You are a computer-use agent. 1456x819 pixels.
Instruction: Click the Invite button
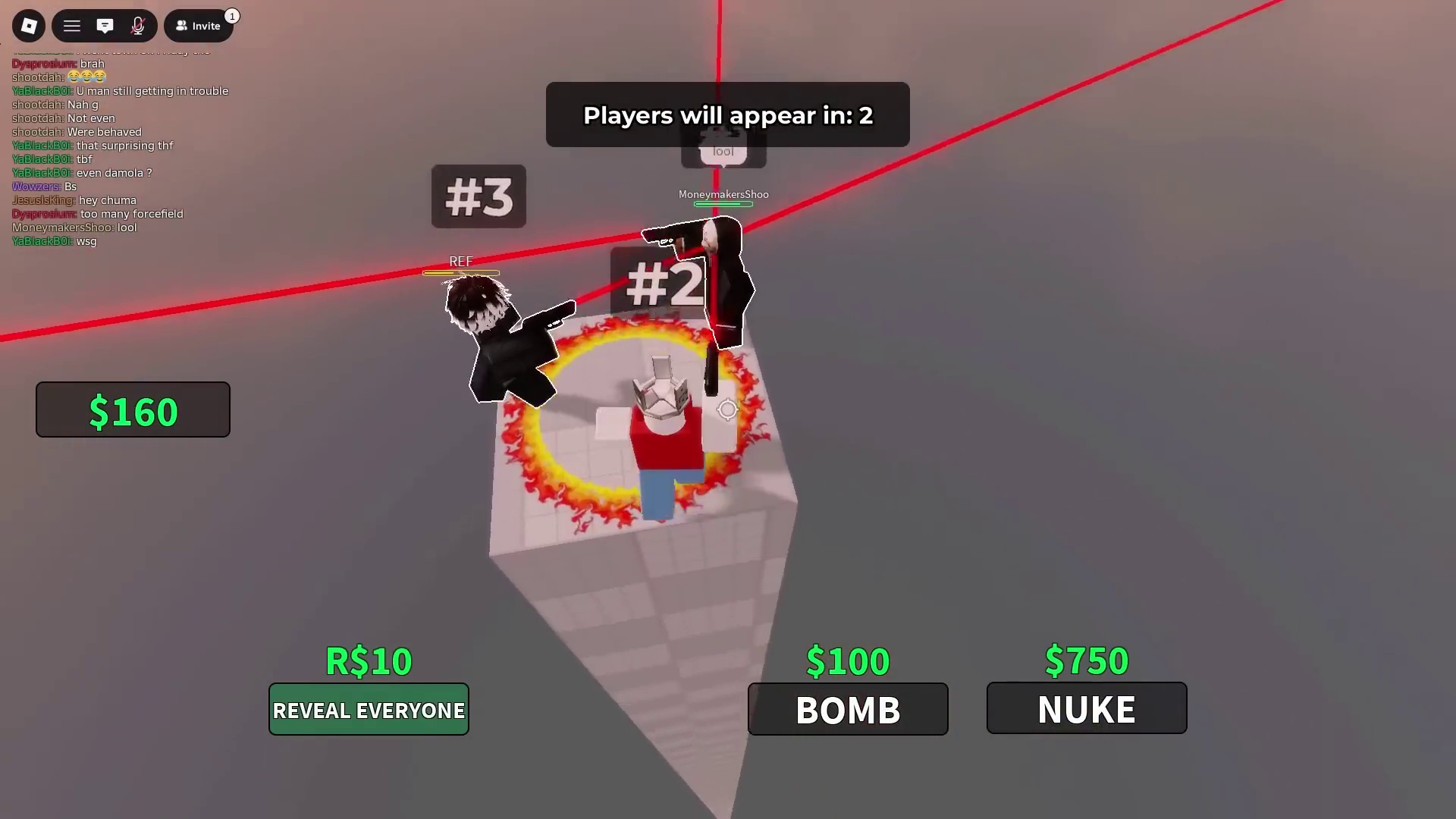point(199,25)
